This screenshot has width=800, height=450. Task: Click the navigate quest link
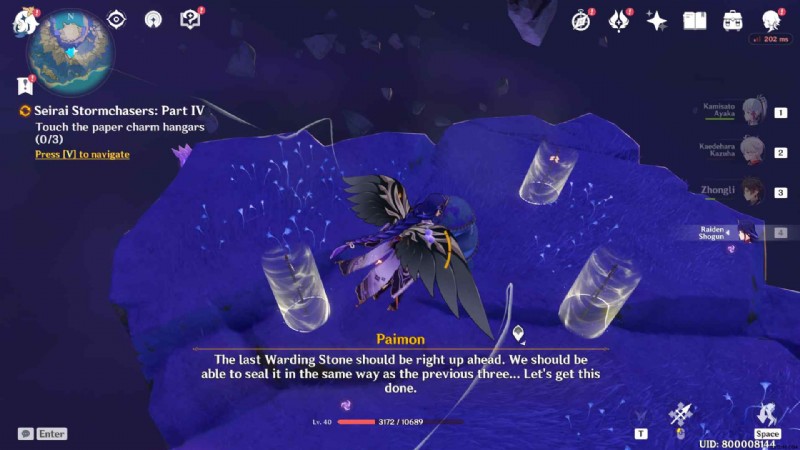click(x=82, y=154)
